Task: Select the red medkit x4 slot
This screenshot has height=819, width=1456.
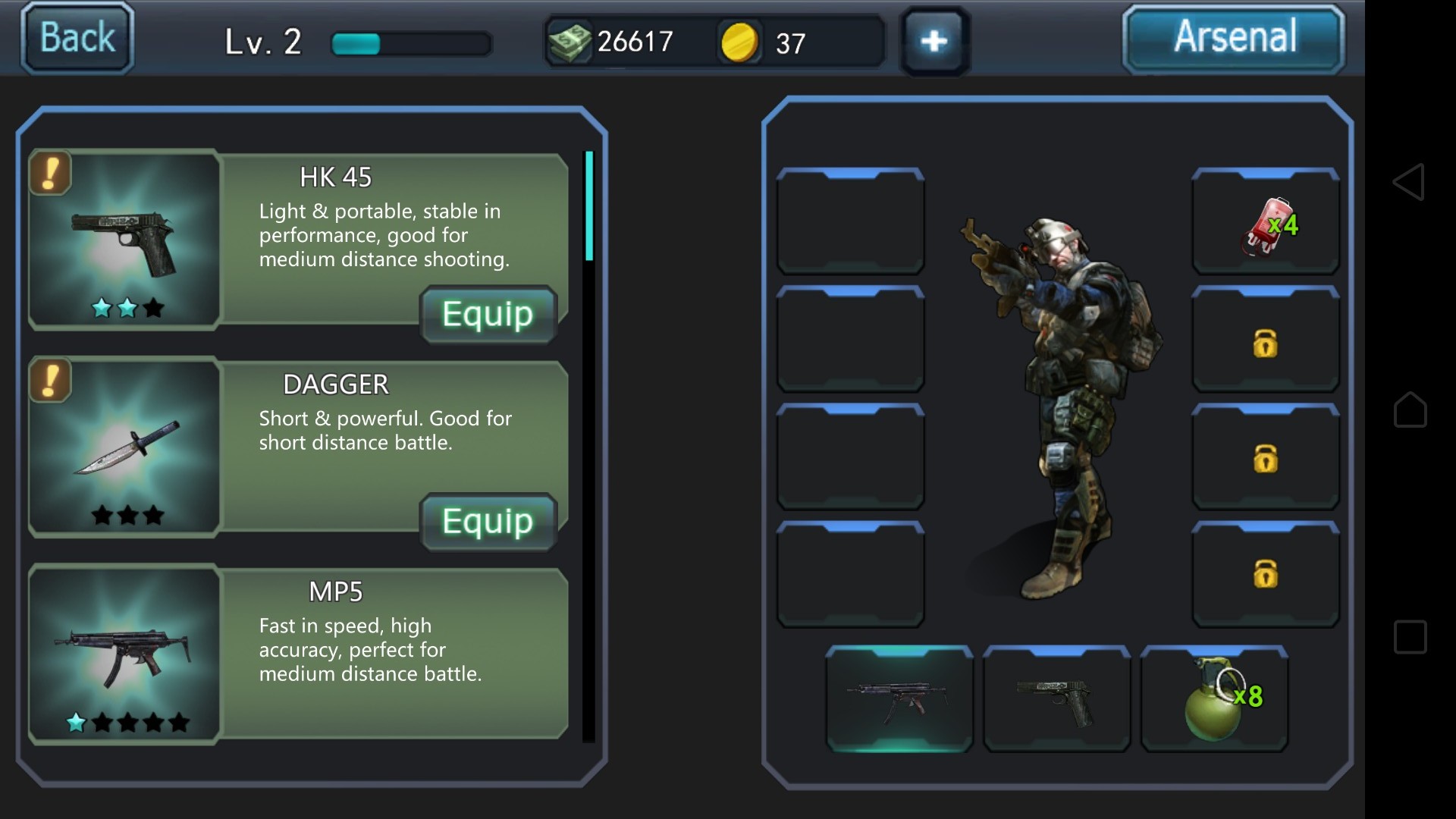Action: pyautogui.click(x=1265, y=221)
